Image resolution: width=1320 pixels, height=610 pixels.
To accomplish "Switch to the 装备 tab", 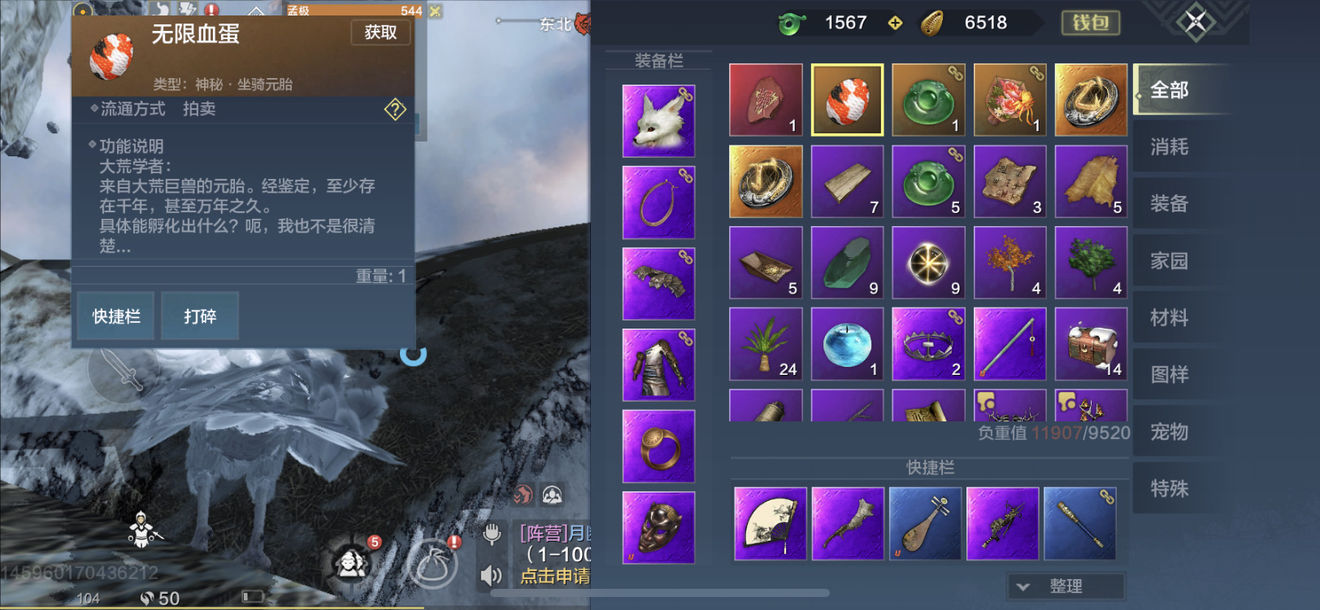I will tap(1169, 204).
